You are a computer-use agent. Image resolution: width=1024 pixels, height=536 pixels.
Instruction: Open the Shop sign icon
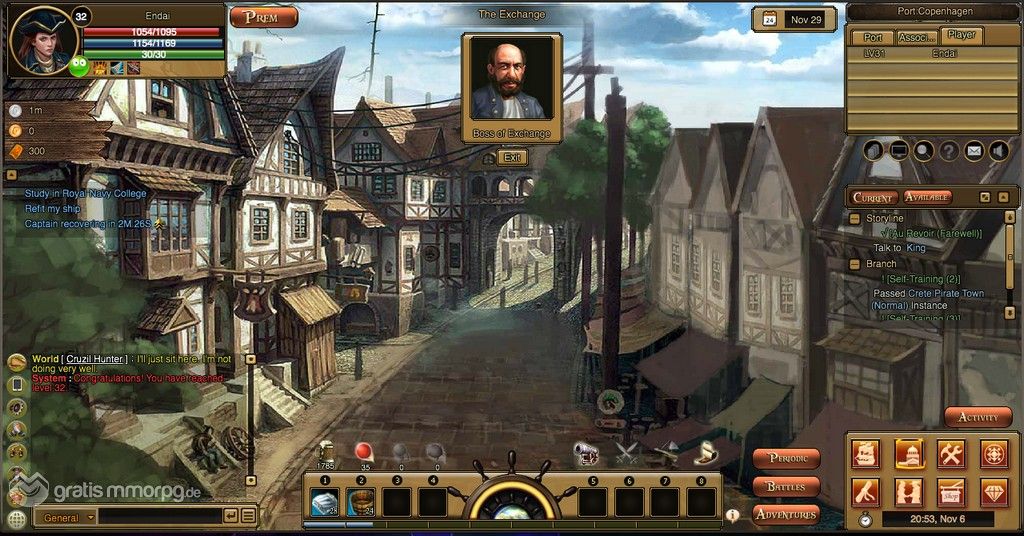(x=951, y=492)
